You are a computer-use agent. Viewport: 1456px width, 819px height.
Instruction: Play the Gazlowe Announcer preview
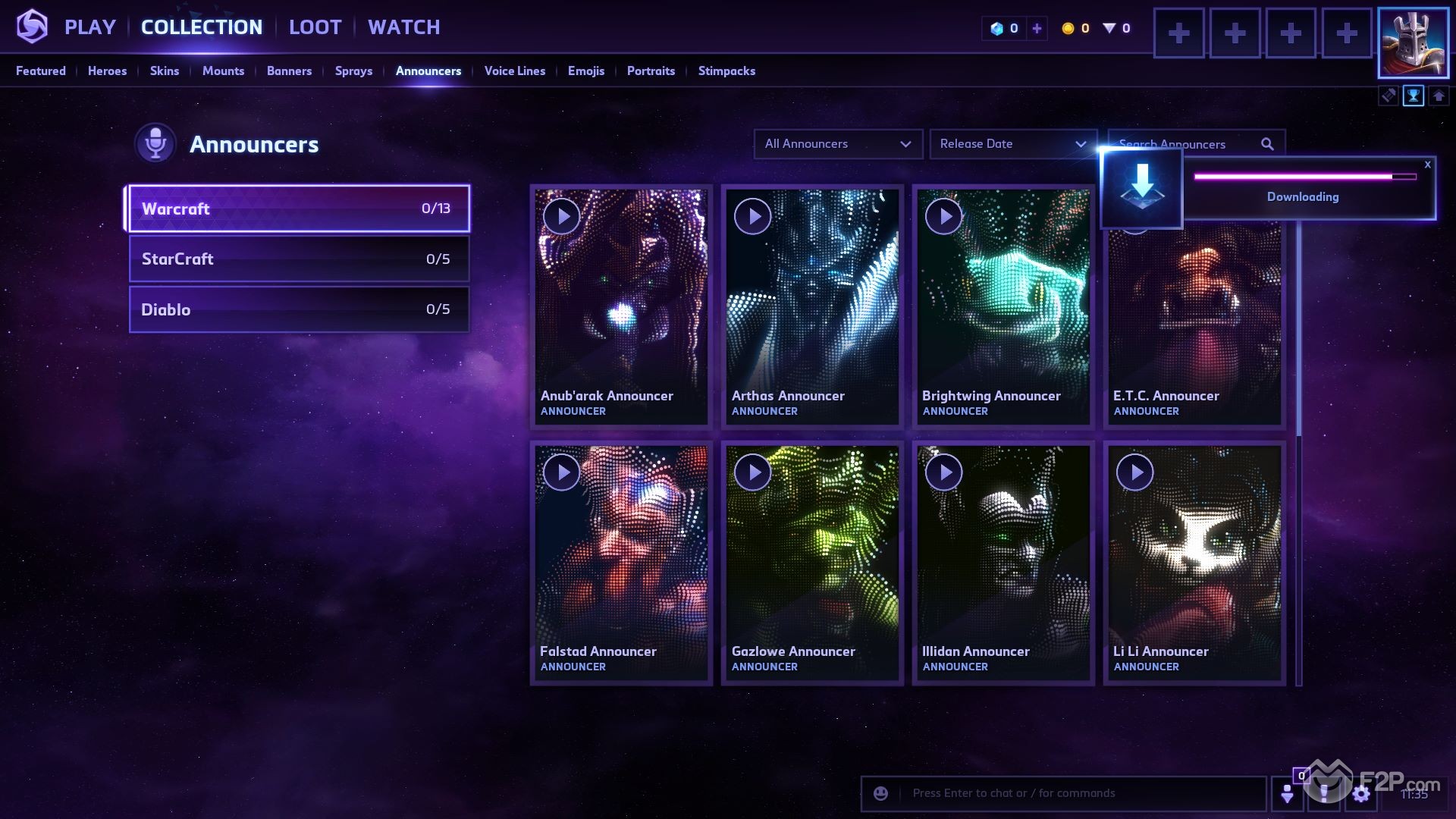point(753,472)
